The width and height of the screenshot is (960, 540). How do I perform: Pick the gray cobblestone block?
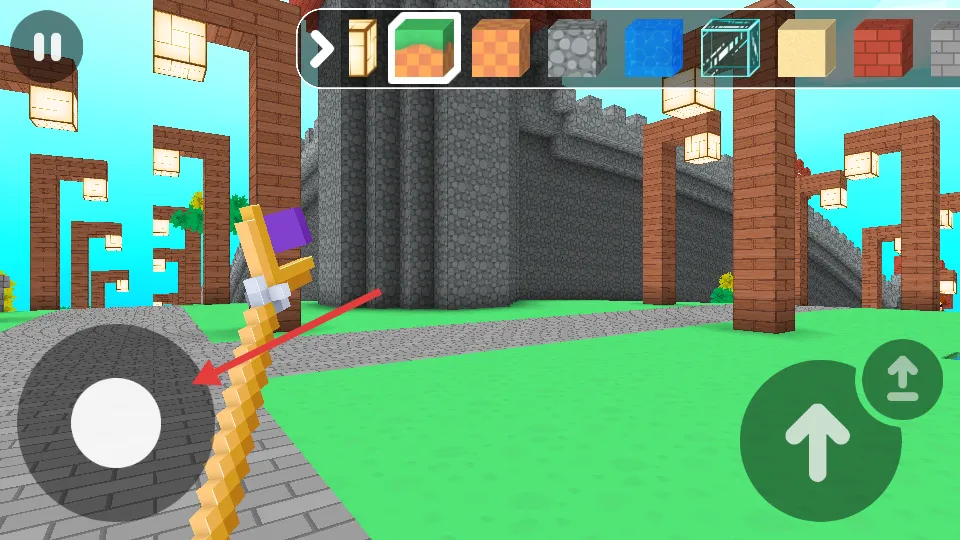[x=576, y=48]
